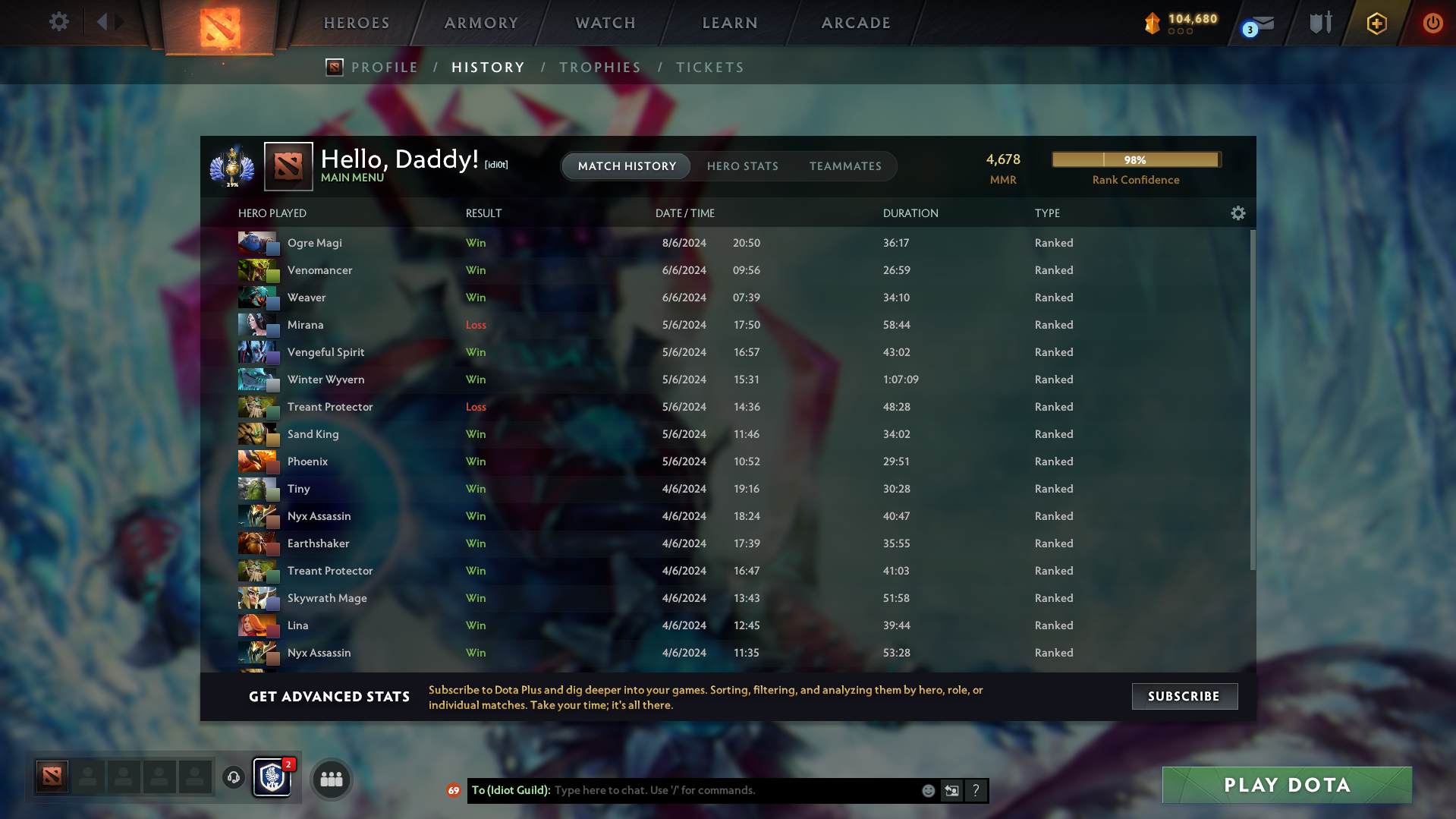Switch to the HERO STATS tab
The width and height of the screenshot is (1456, 819).
point(743,166)
